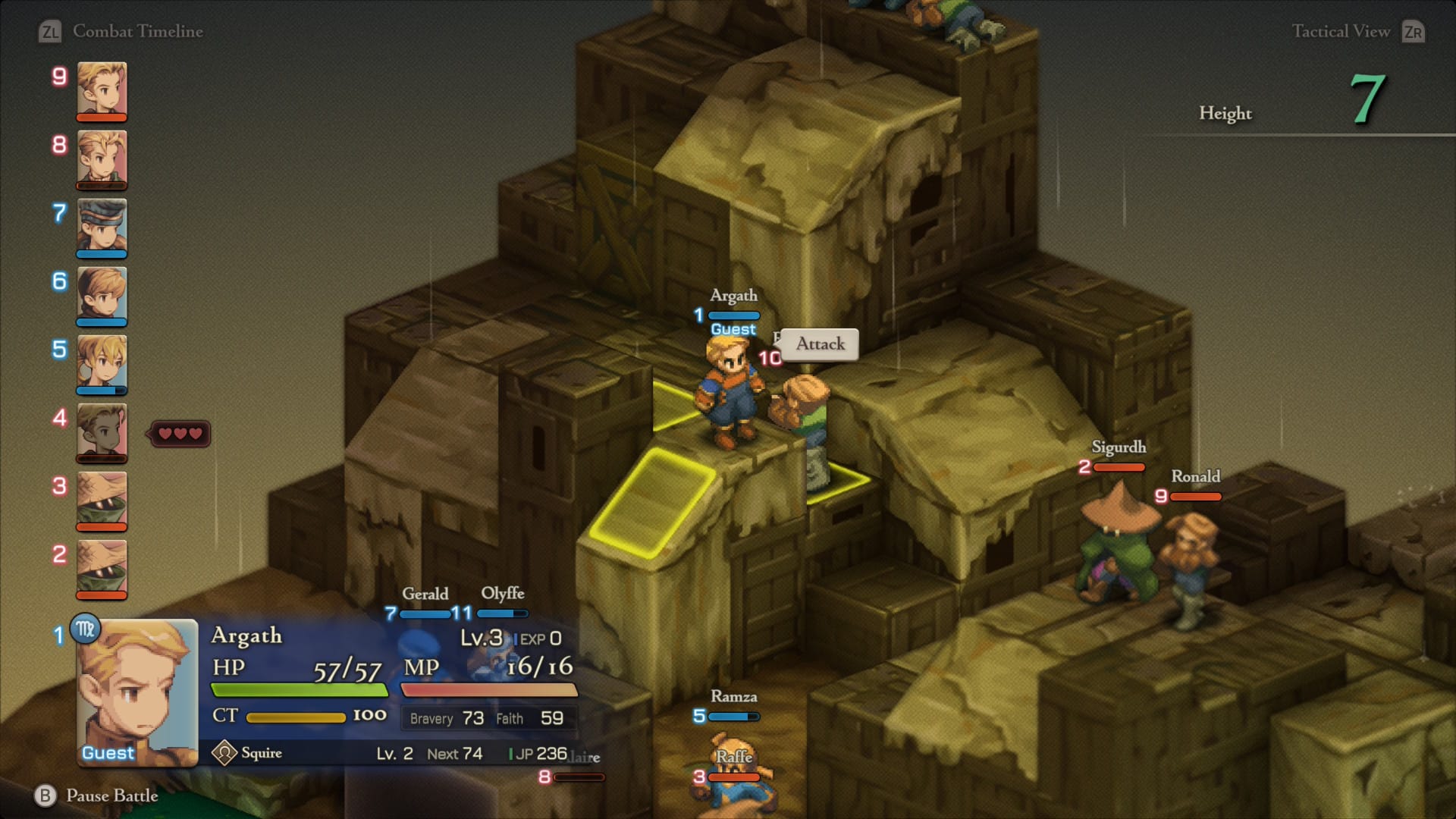Choose the Attack action bubble
The image size is (1456, 819).
coord(820,344)
